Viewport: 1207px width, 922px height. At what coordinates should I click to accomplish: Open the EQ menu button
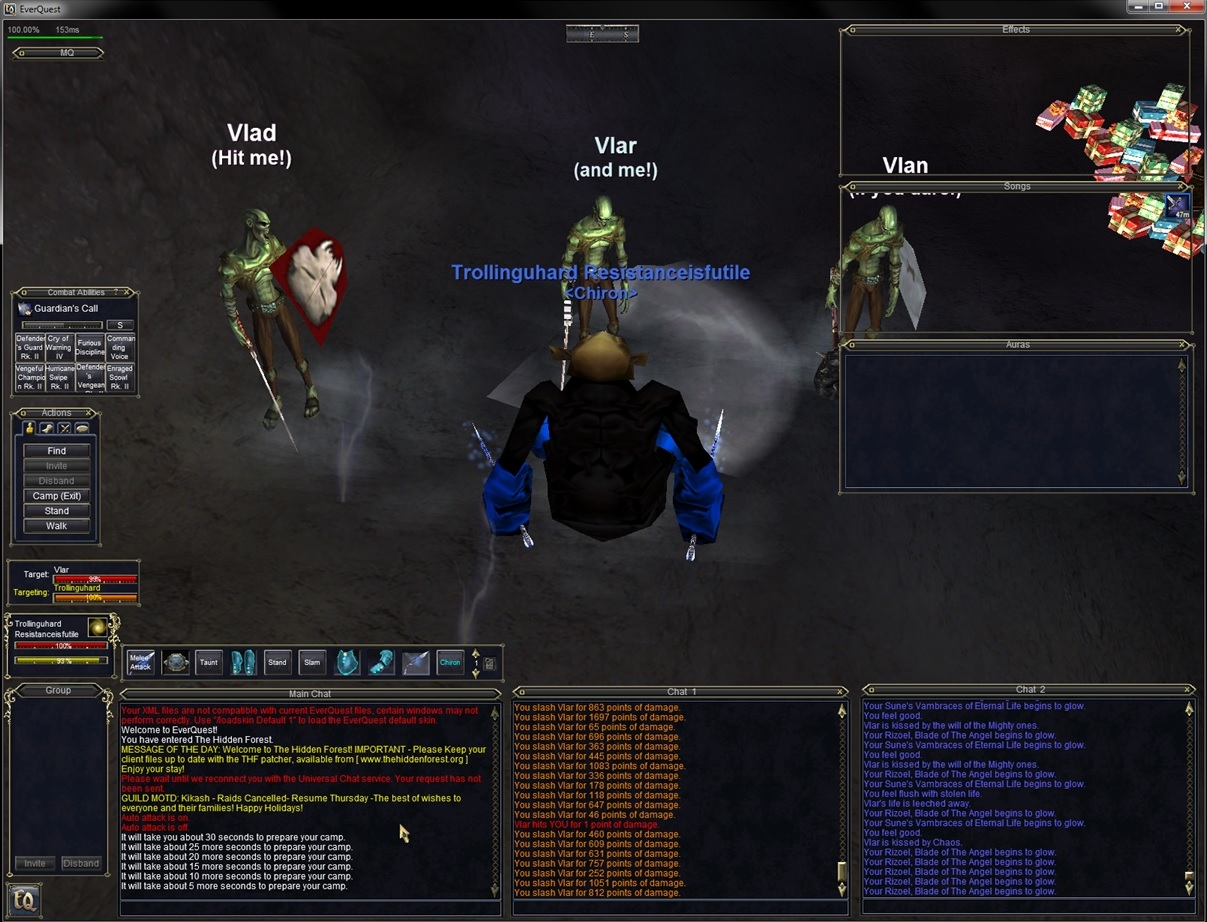[x=25, y=900]
